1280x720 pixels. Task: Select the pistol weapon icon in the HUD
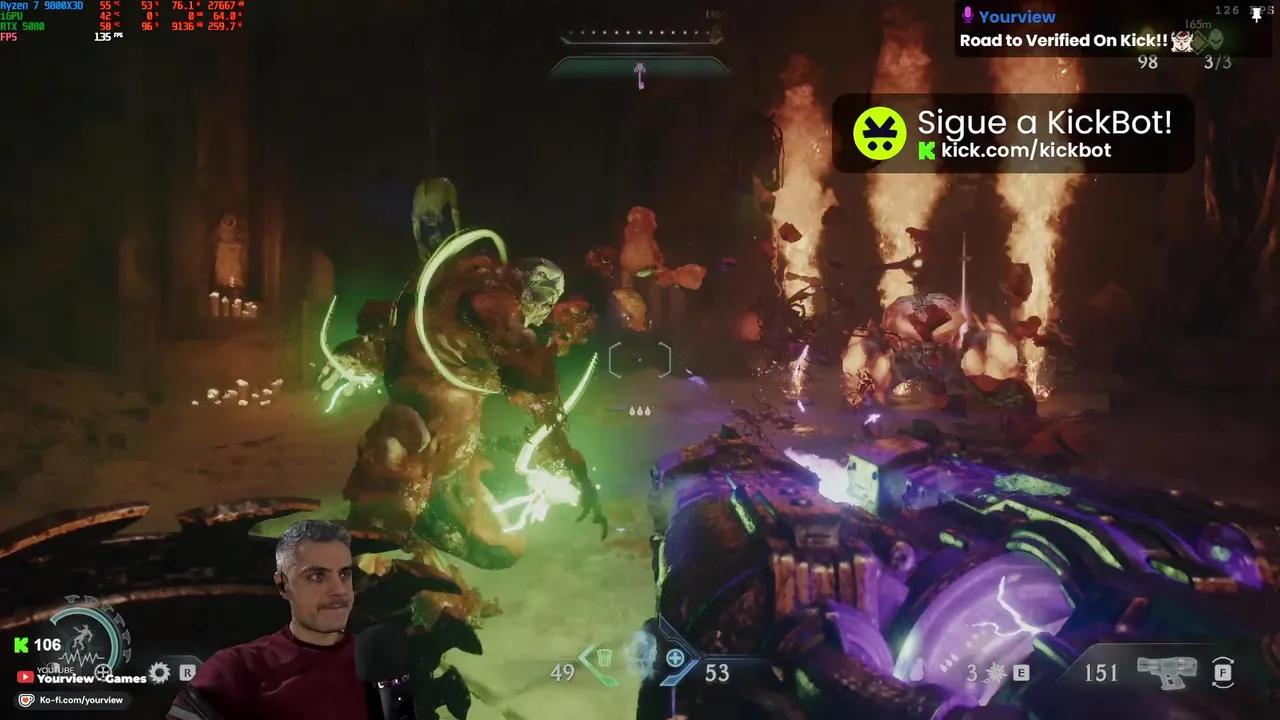1165,671
